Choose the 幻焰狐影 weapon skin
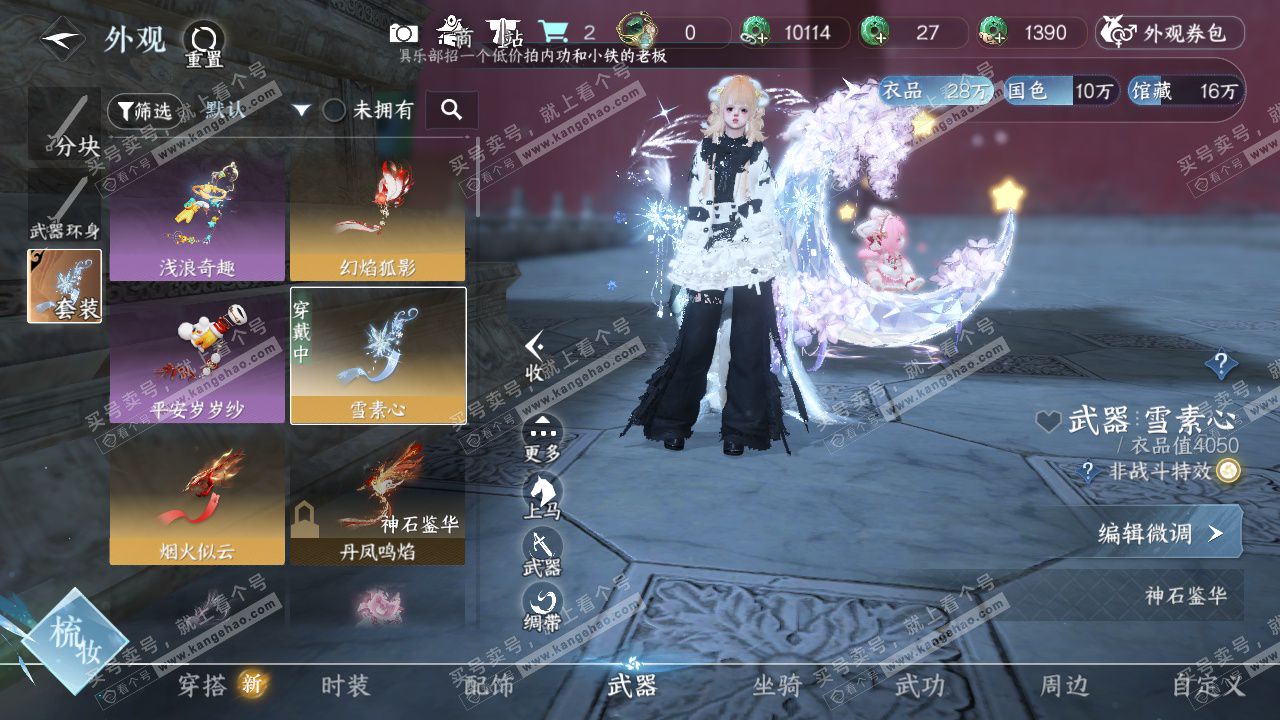Image resolution: width=1280 pixels, height=720 pixels. [x=377, y=218]
